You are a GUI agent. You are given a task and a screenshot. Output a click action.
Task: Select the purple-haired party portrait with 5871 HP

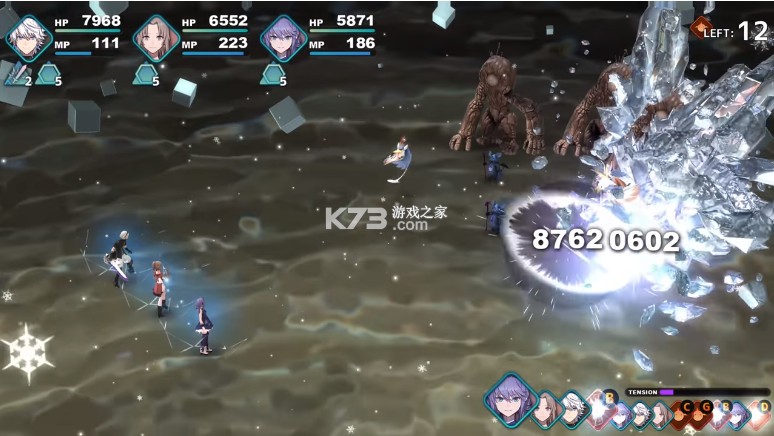283,38
